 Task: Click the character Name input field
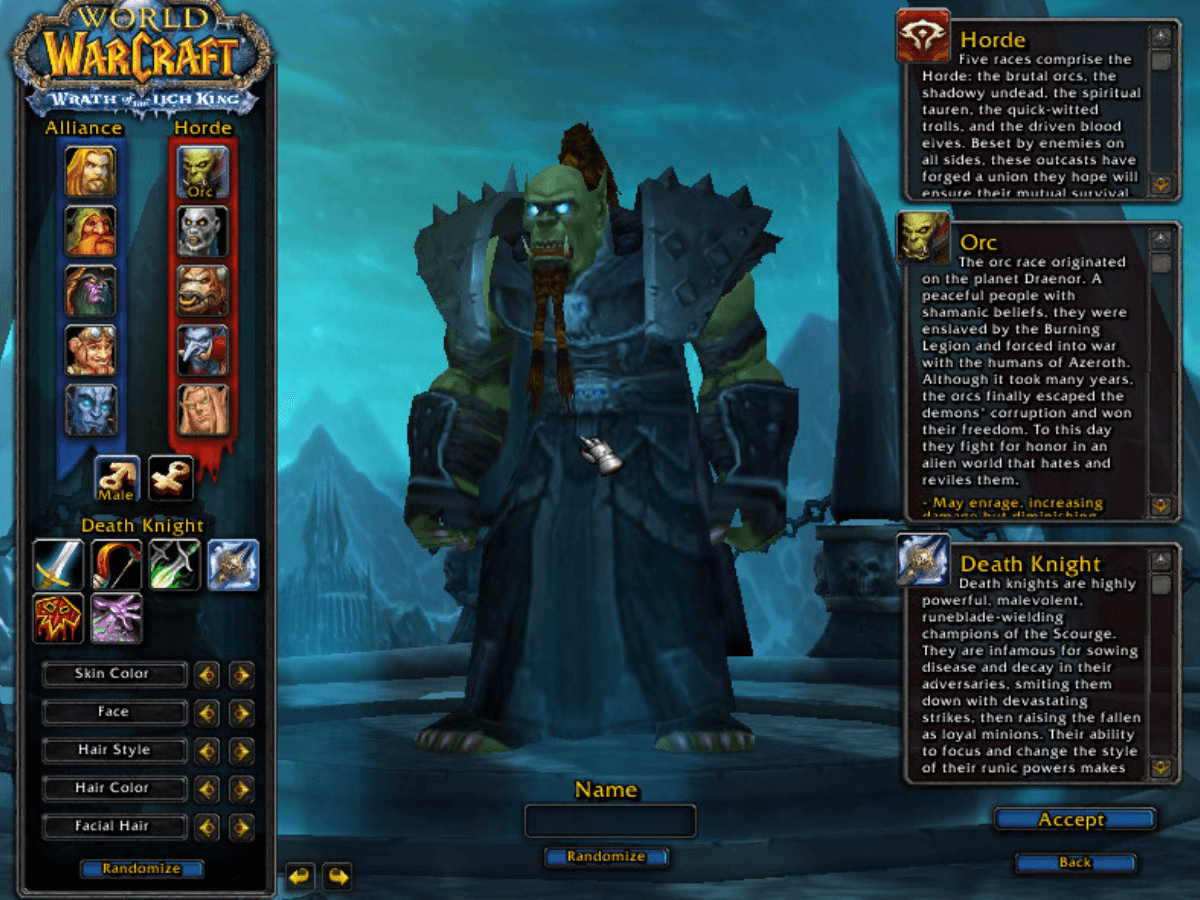pyautogui.click(x=610, y=821)
